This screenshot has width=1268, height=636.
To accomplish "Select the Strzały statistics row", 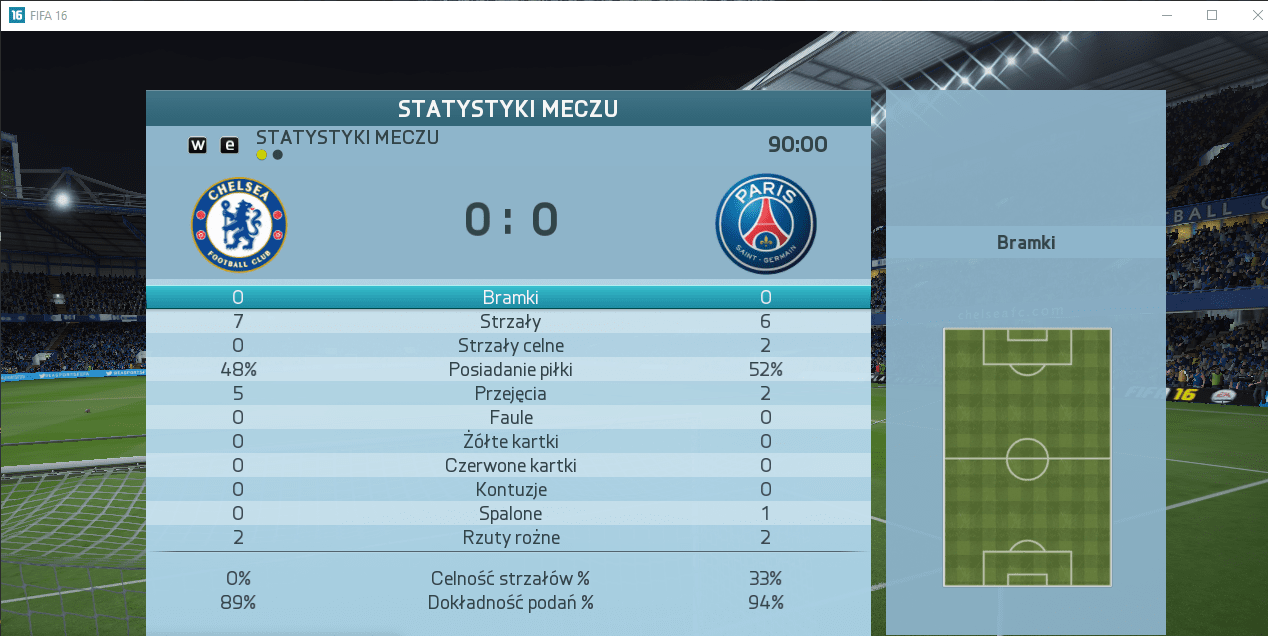I will click(510, 321).
